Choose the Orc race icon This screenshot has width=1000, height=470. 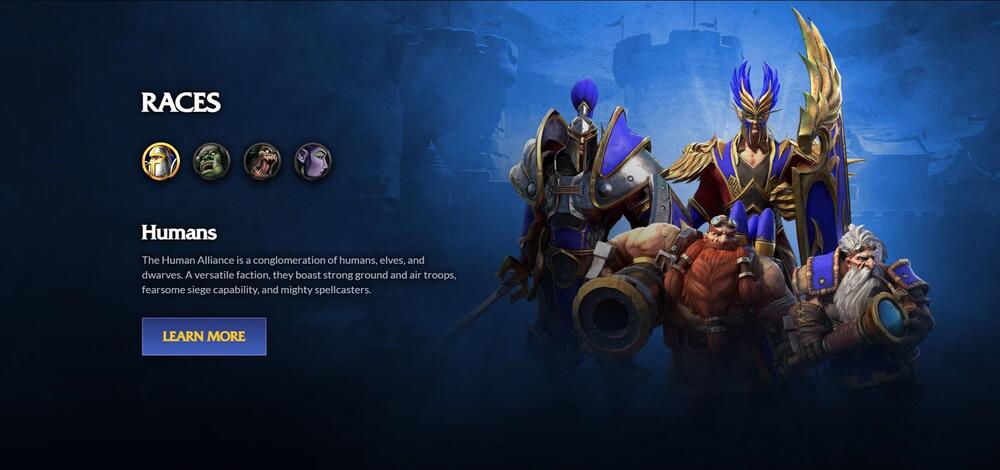[211, 161]
